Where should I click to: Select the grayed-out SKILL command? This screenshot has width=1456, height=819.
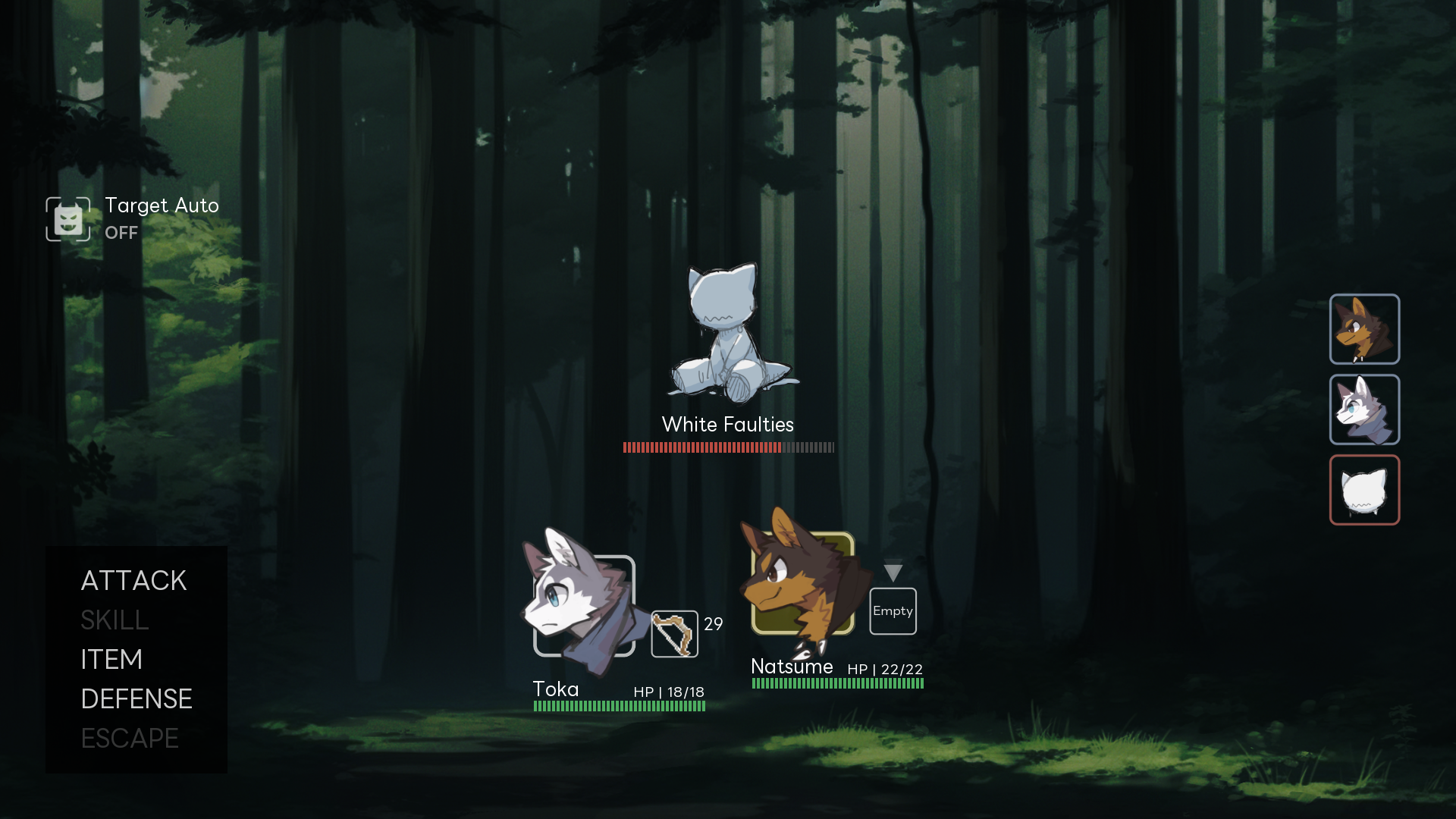coord(115,621)
